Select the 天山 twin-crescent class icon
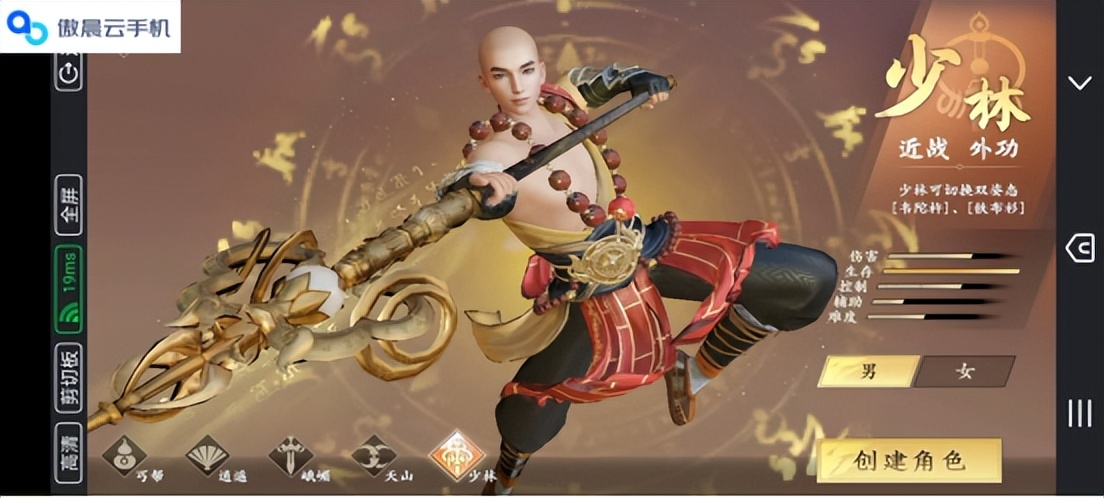 [x=373, y=456]
